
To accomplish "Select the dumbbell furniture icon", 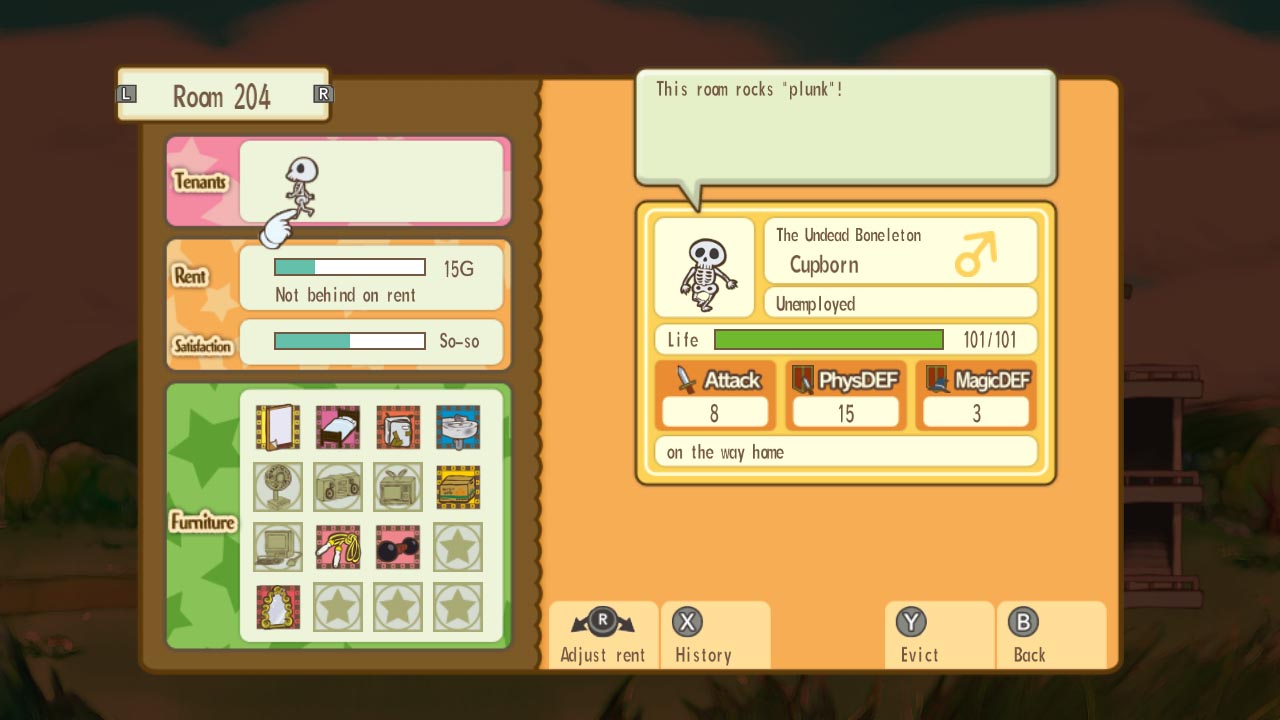I will click(398, 548).
